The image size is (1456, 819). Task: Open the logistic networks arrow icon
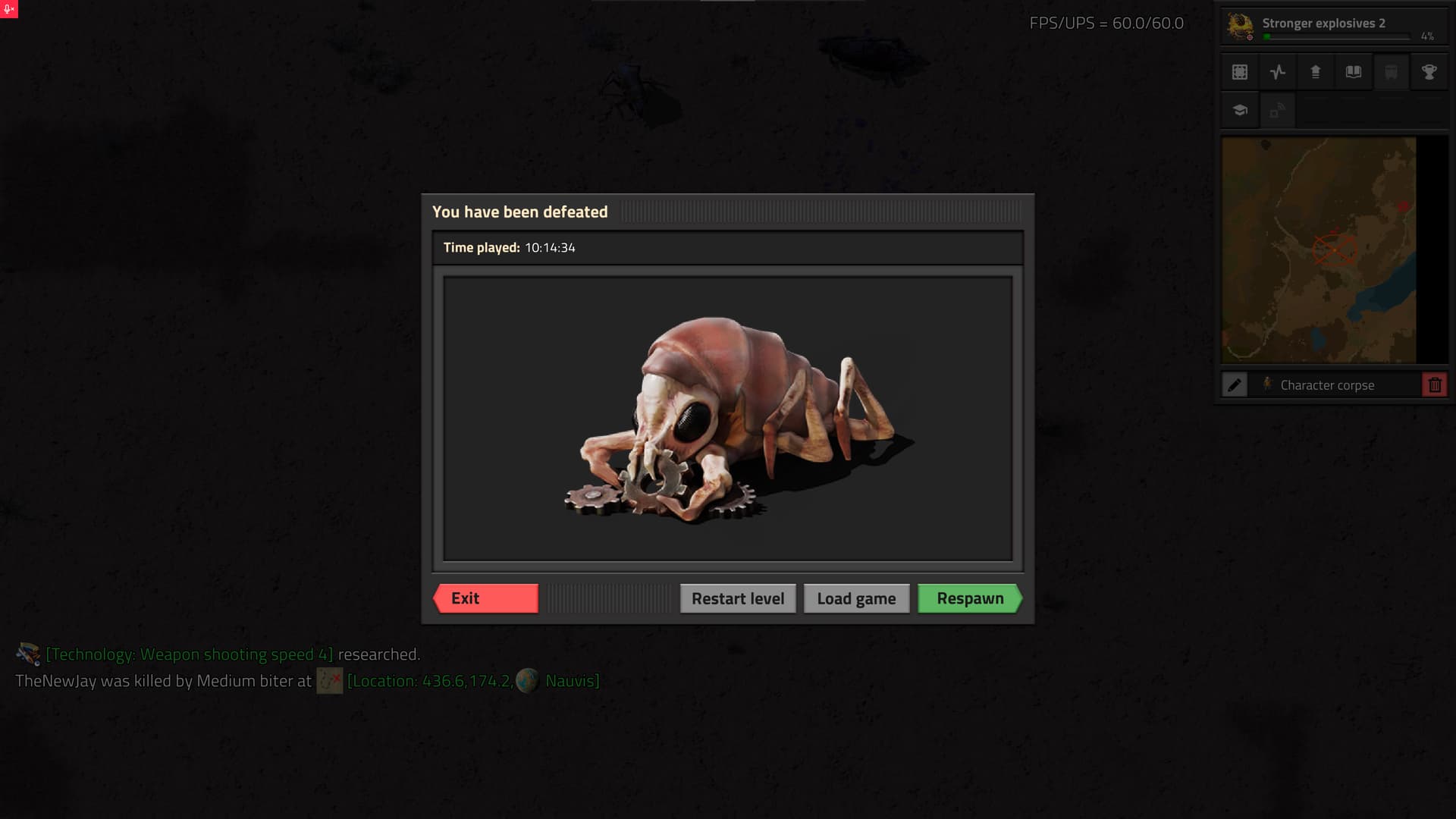pyautogui.click(x=1316, y=72)
